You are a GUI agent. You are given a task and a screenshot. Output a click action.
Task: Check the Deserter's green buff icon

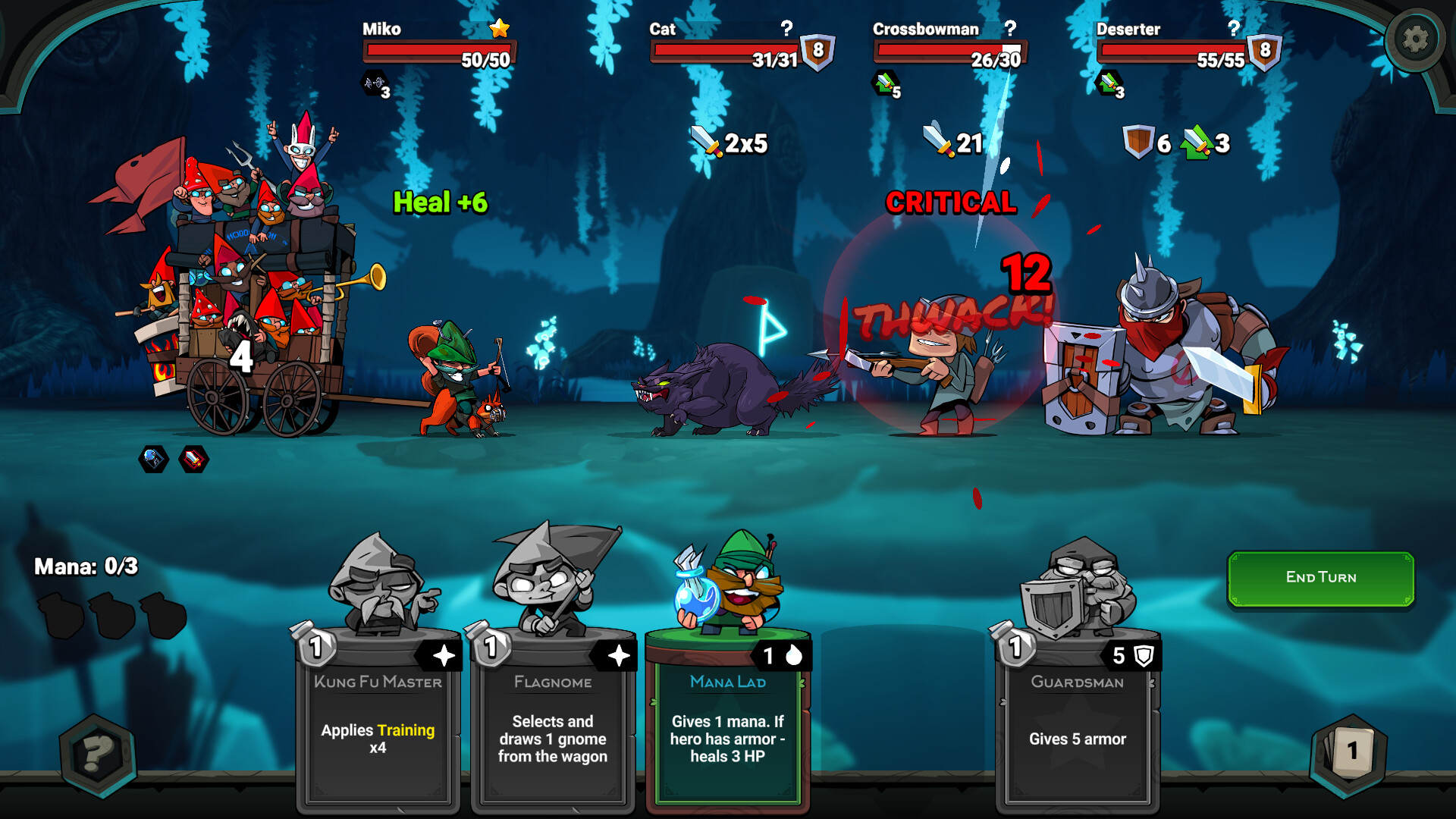point(1109,83)
